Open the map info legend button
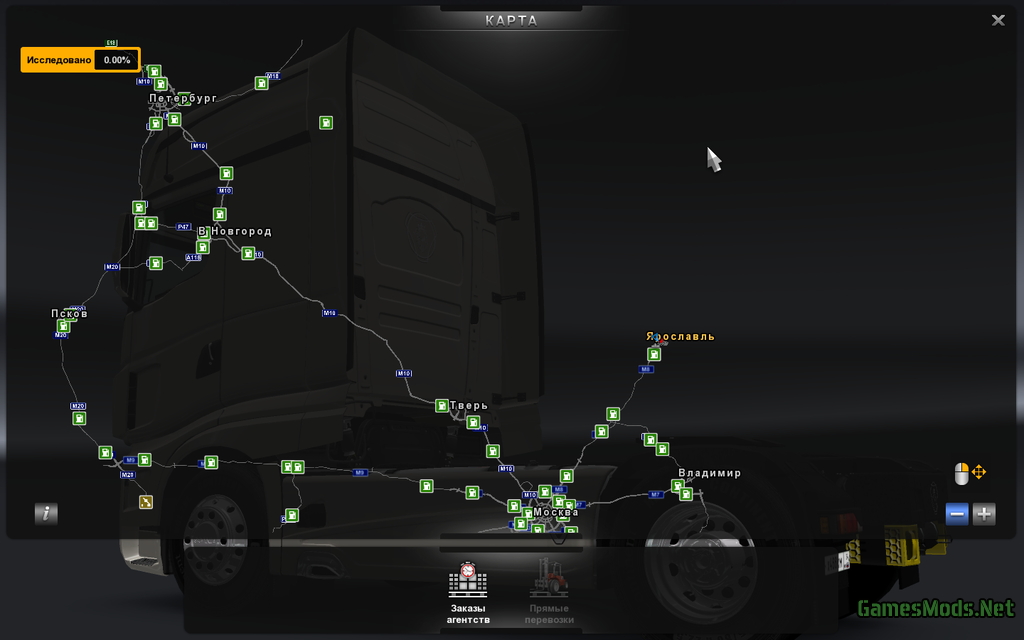The height and width of the screenshot is (640, 1024). [x=46, y=514]
